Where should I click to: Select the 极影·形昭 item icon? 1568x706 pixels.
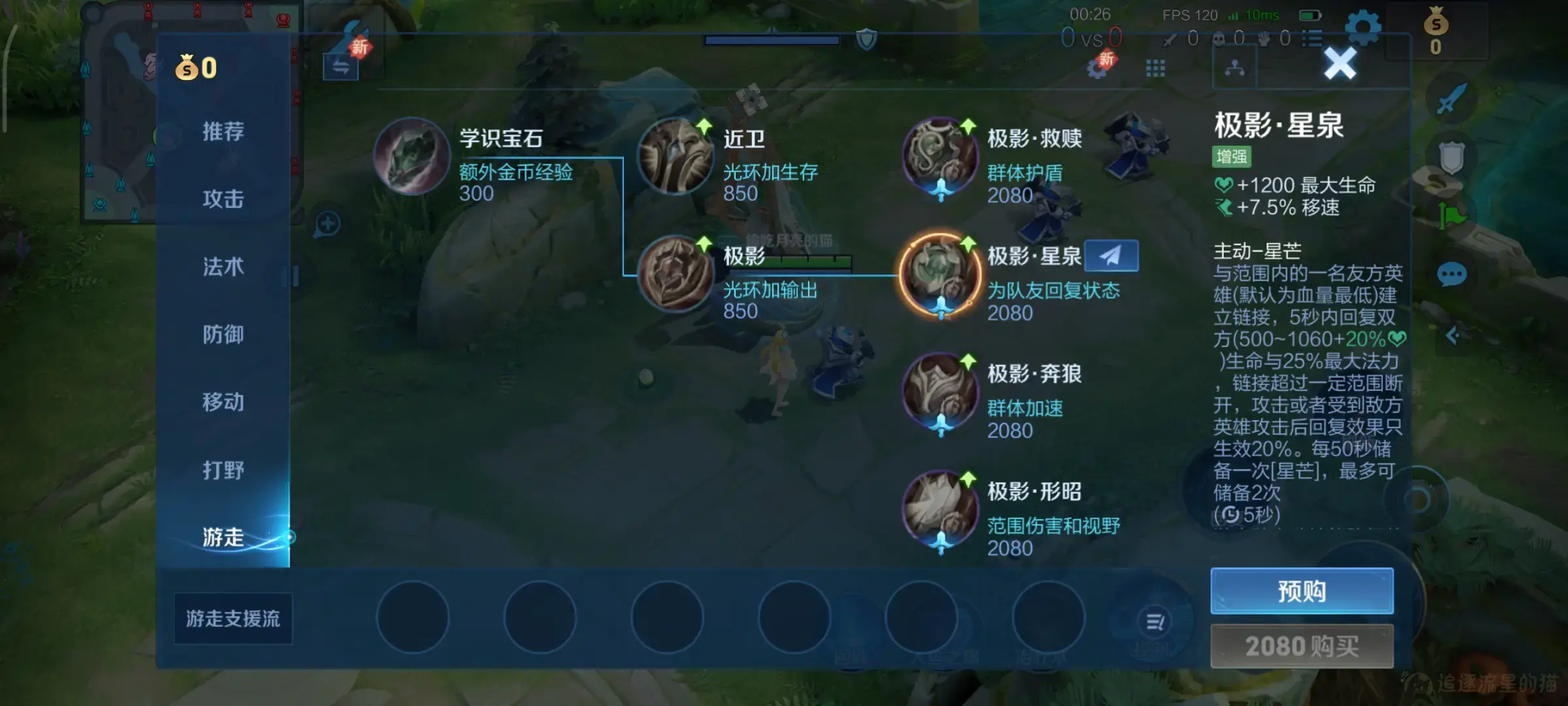click(x=941, y=509)
